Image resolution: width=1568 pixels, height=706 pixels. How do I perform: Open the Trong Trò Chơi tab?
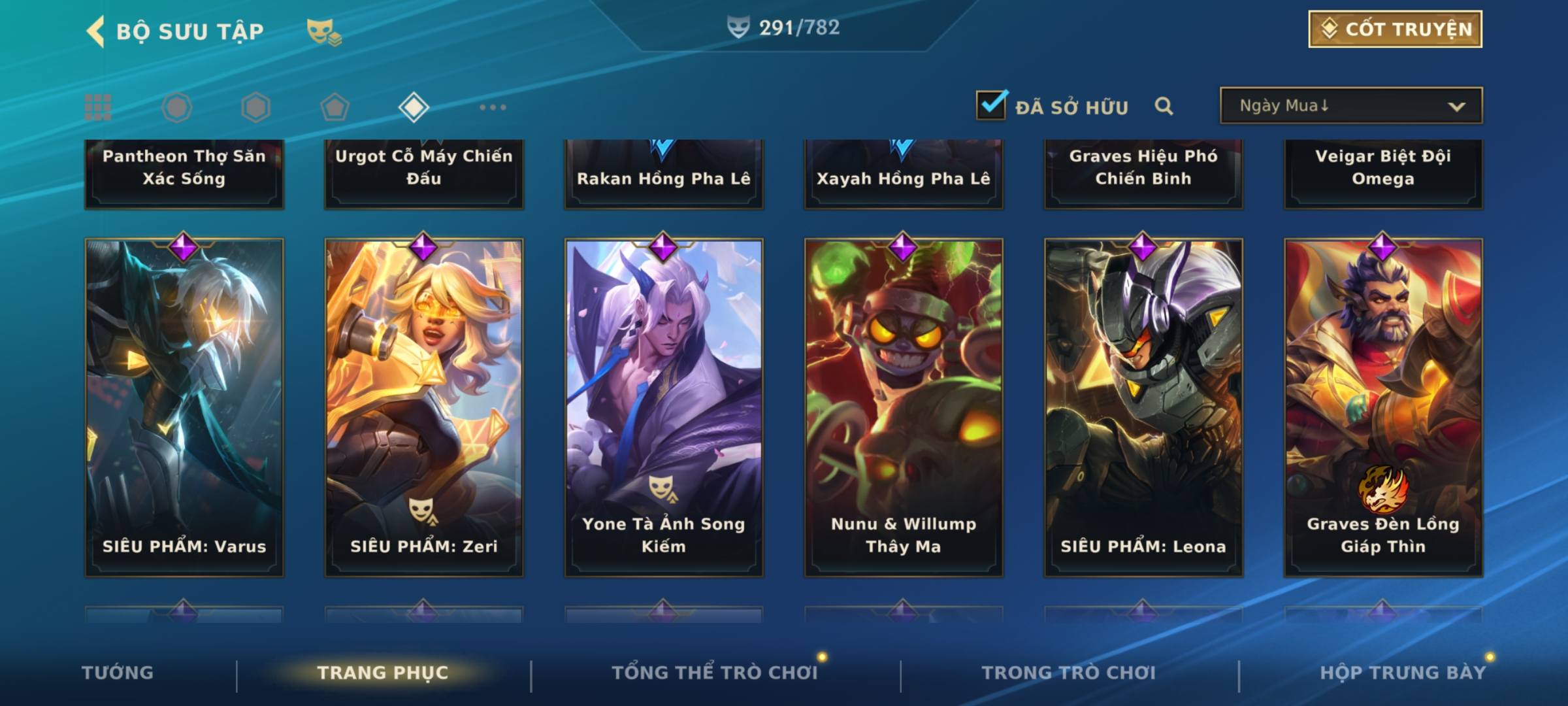point(1069,673)
